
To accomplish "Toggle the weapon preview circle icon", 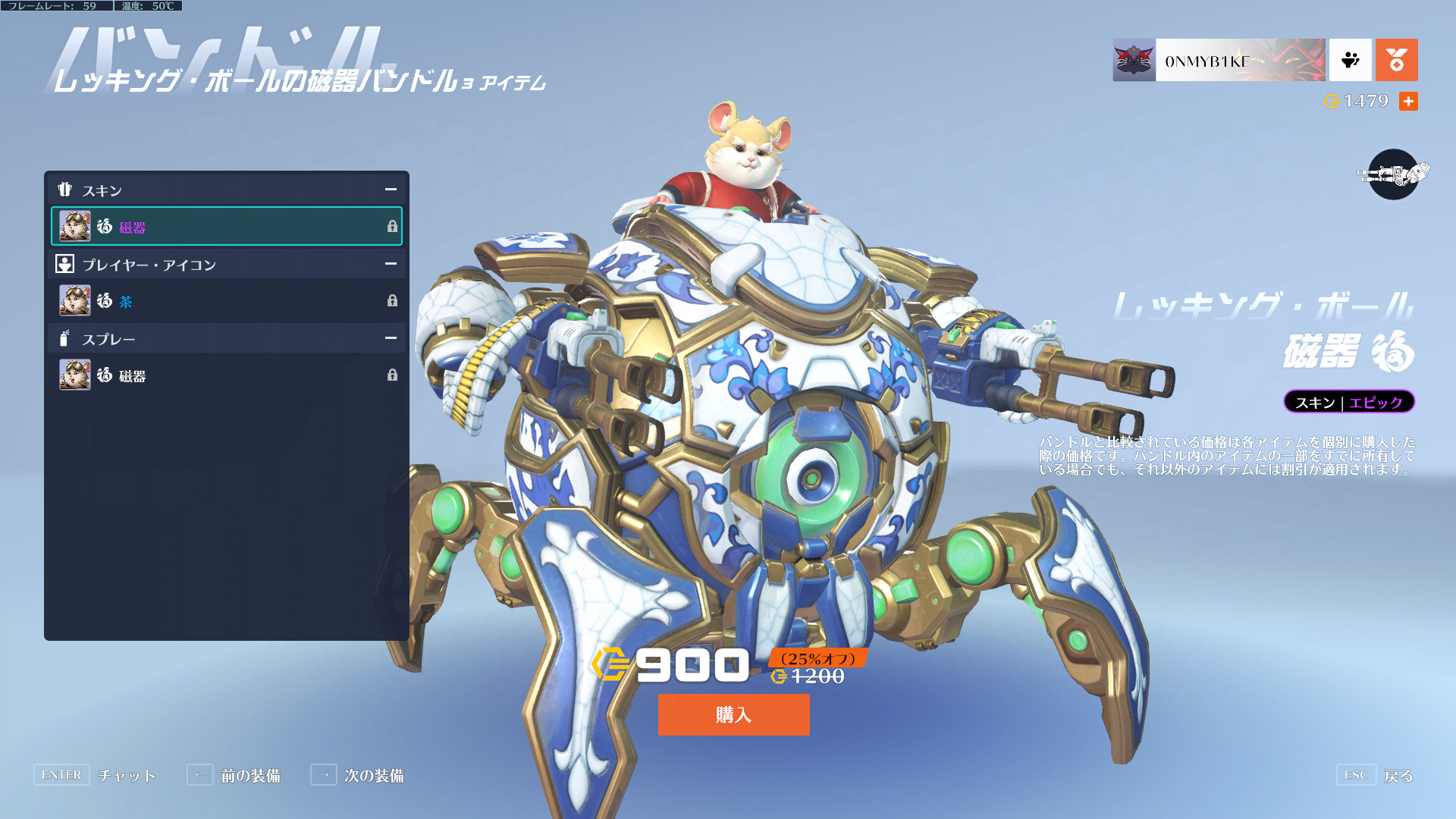I will coord(1393,174).
